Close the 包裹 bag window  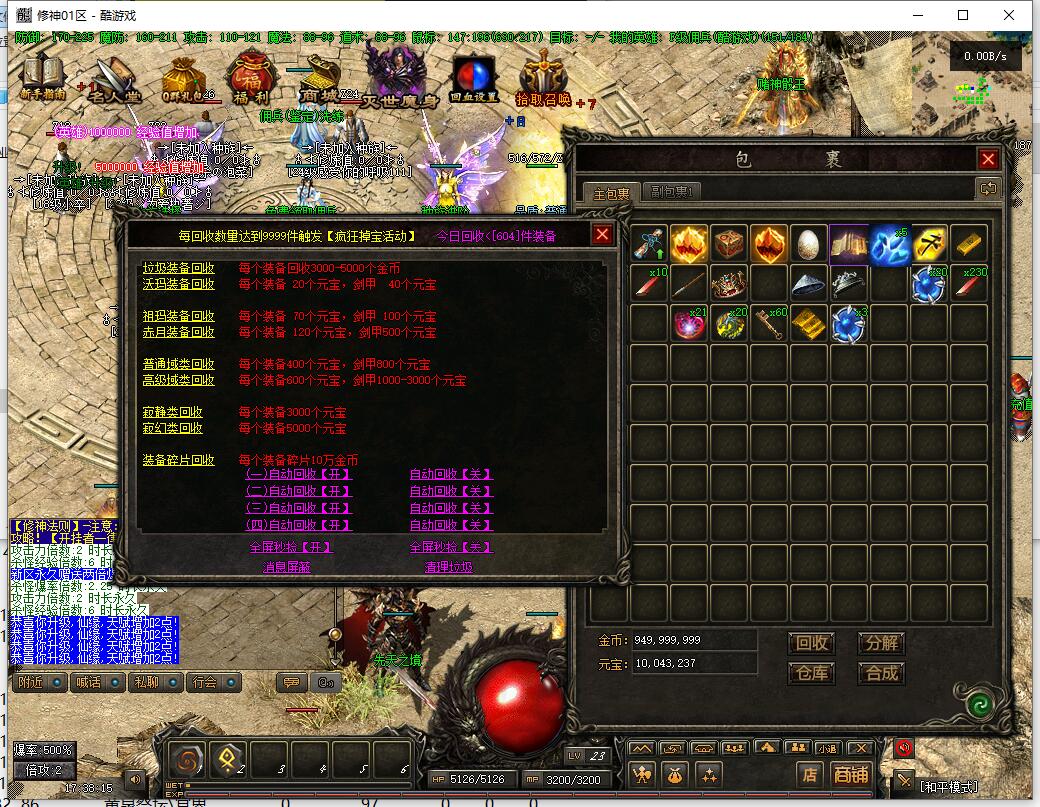coord(988,159)
